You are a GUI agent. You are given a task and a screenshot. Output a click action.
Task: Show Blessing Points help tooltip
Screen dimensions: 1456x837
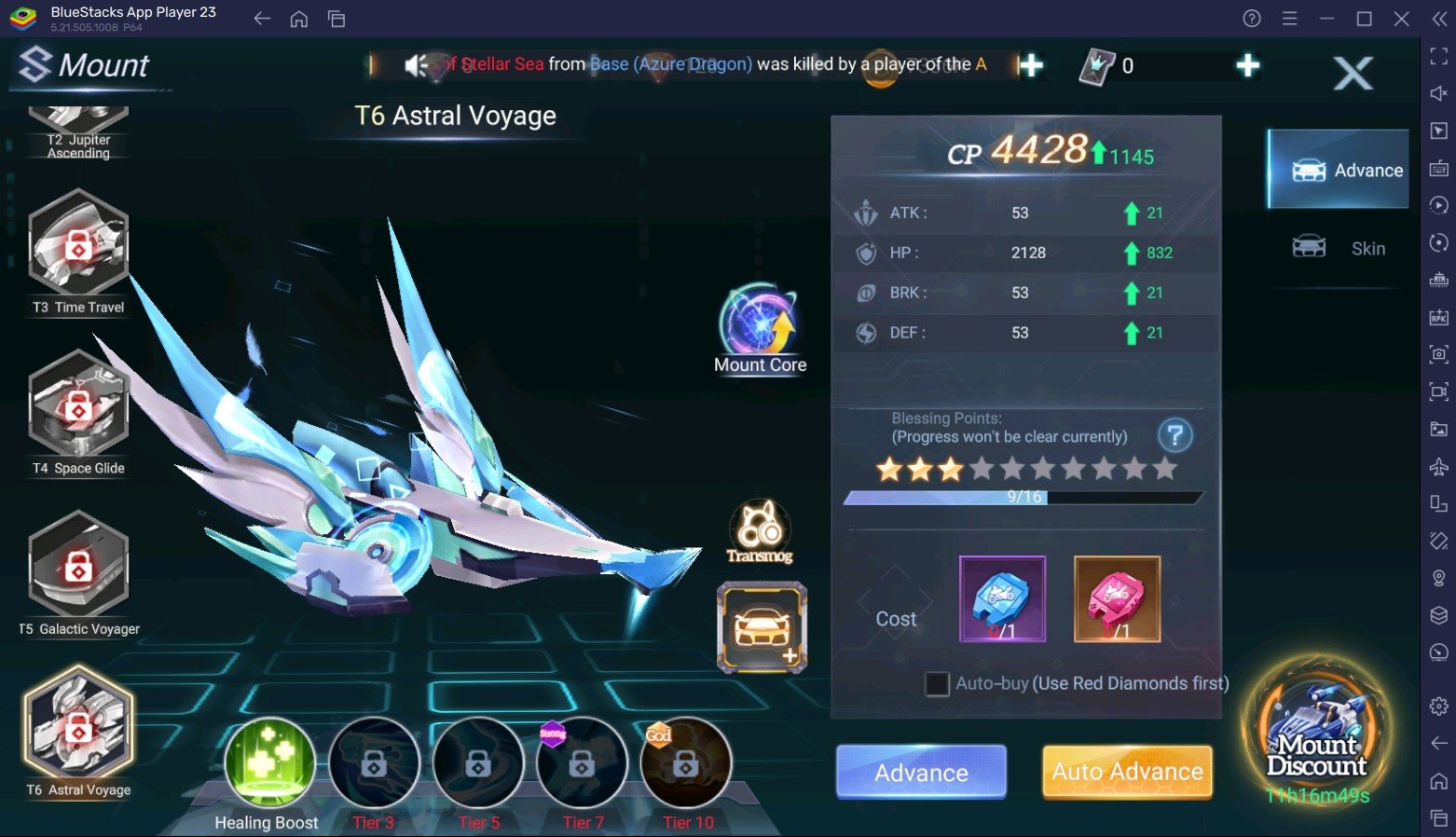1174,435
